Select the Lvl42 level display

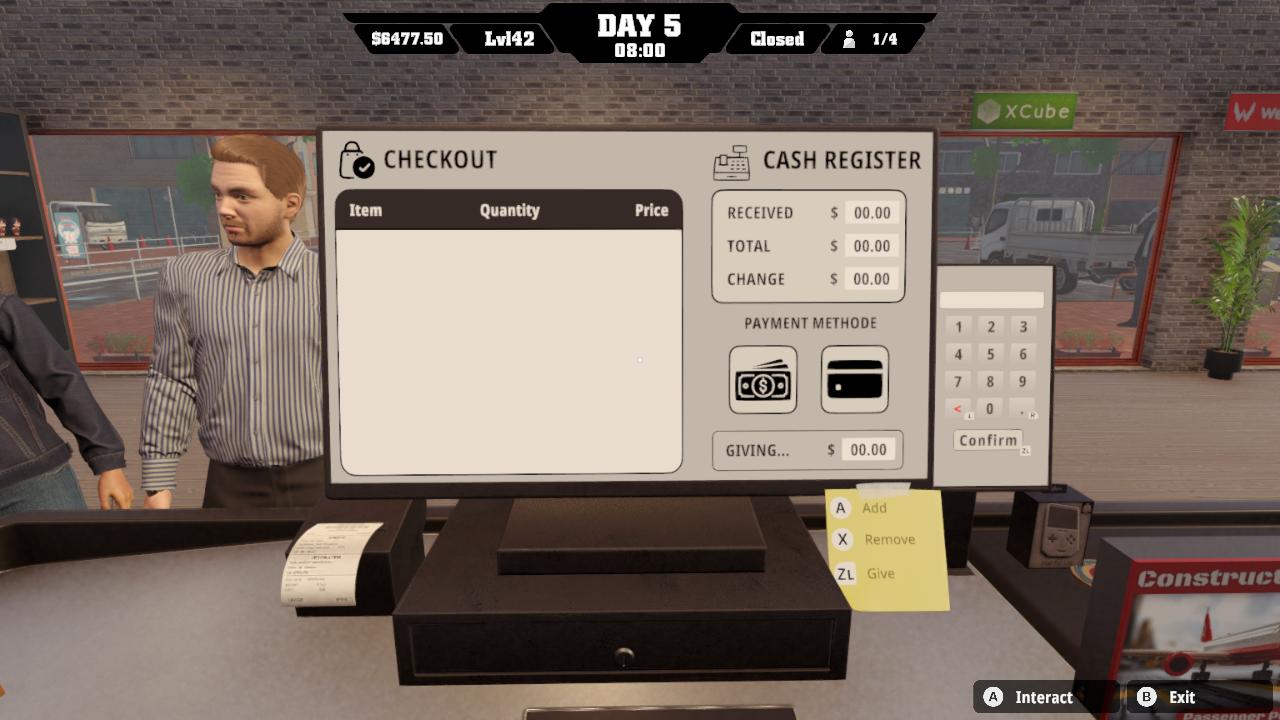(x=508, y=39)
